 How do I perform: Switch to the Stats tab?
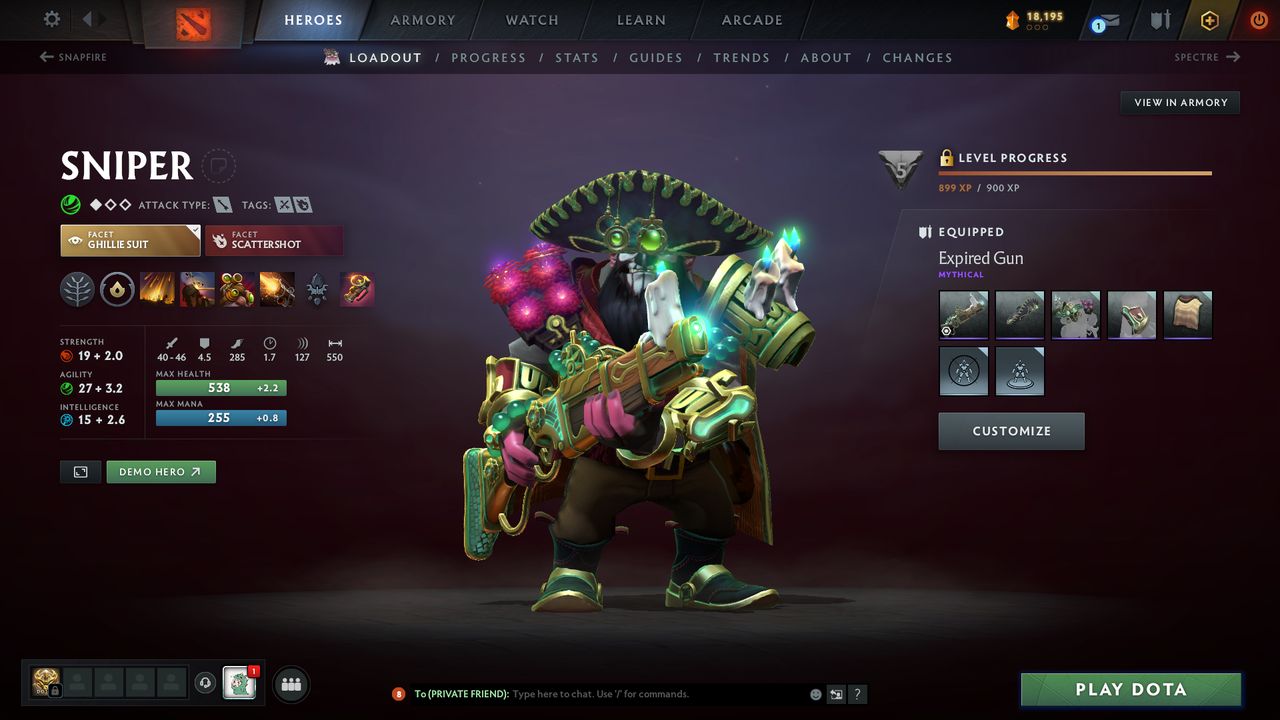coord(577,57)
